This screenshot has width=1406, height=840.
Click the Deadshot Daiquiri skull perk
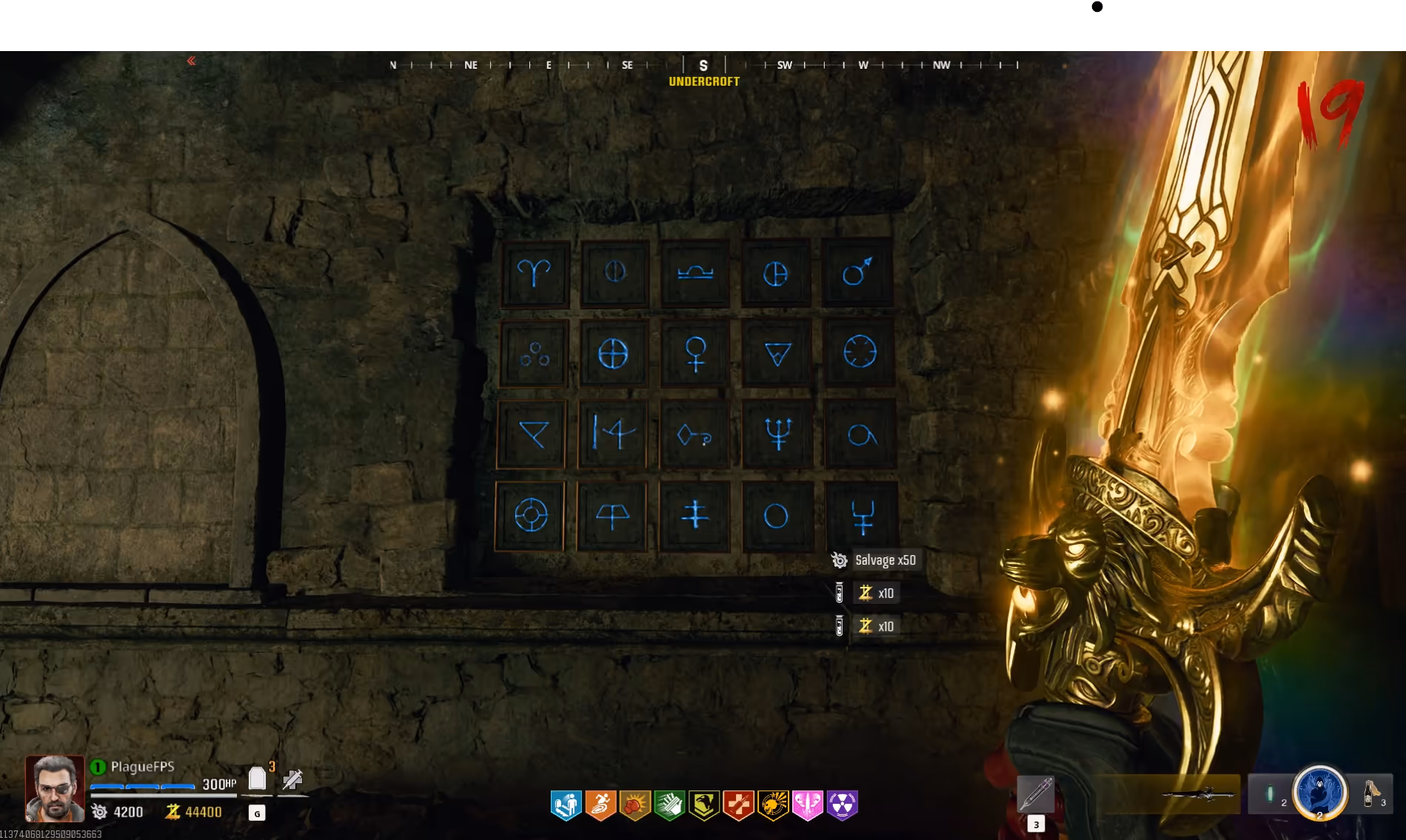click(773, 804)
